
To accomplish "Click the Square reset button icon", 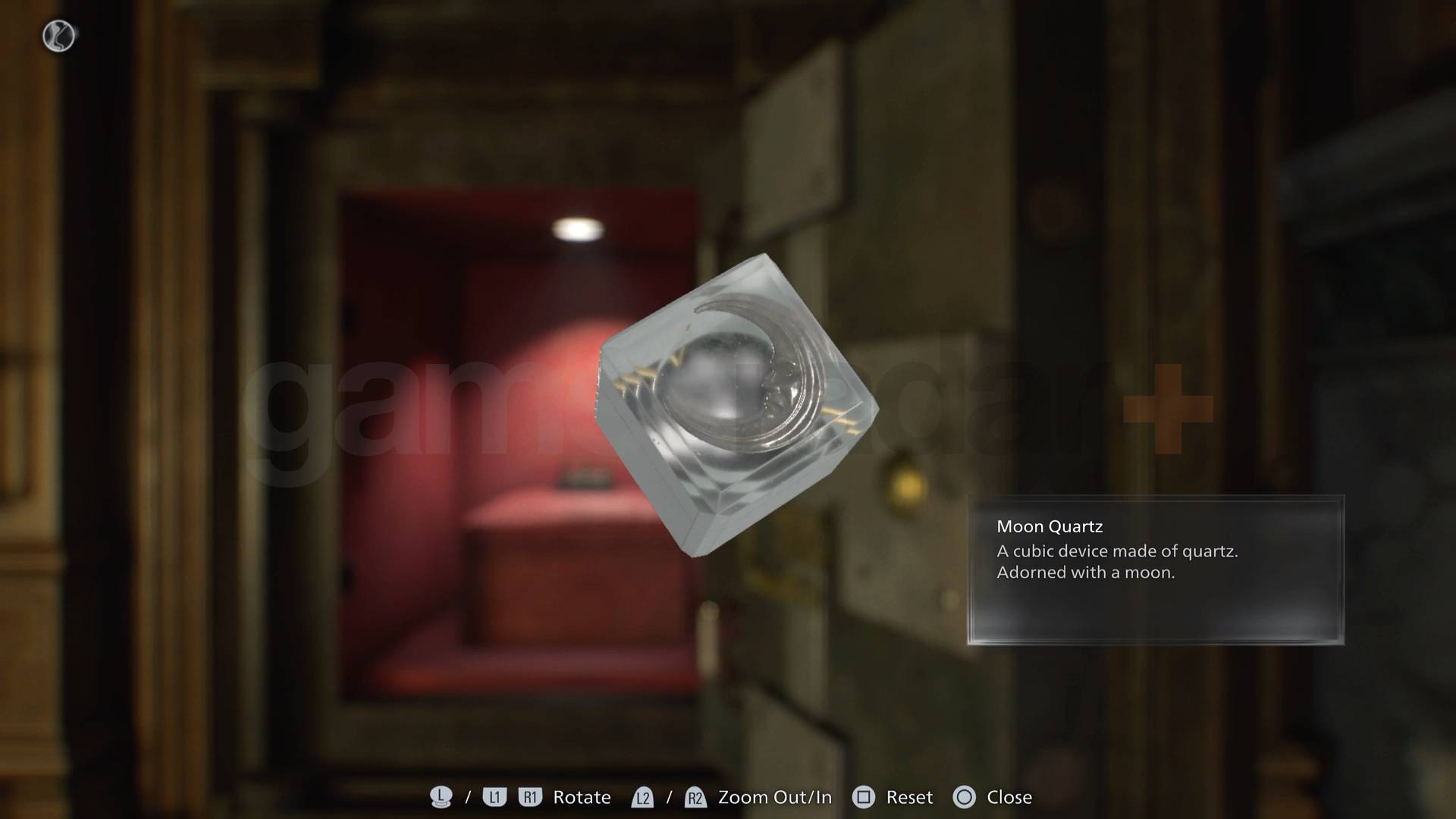I will tap(862, 797).
